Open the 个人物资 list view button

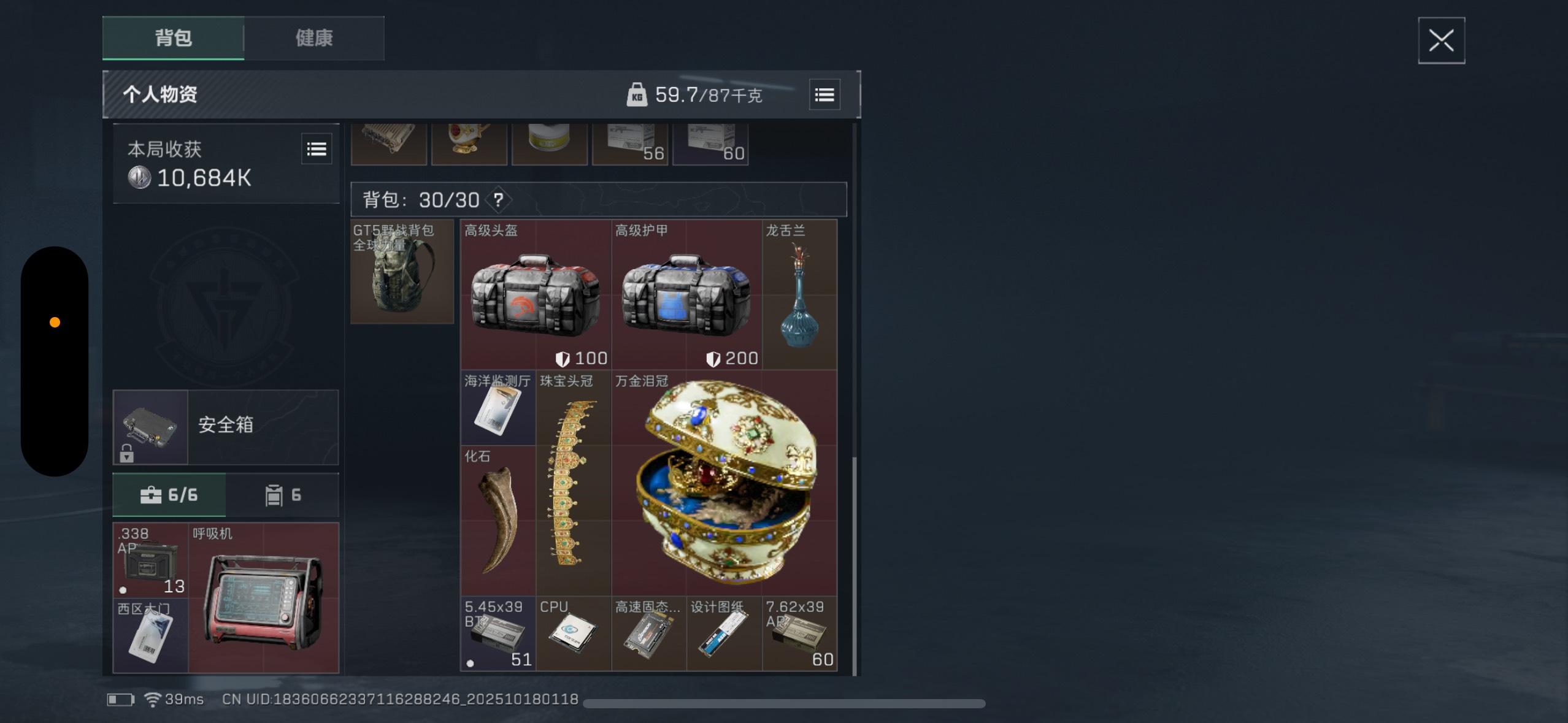pyautogui.click(x=824, y=95)
